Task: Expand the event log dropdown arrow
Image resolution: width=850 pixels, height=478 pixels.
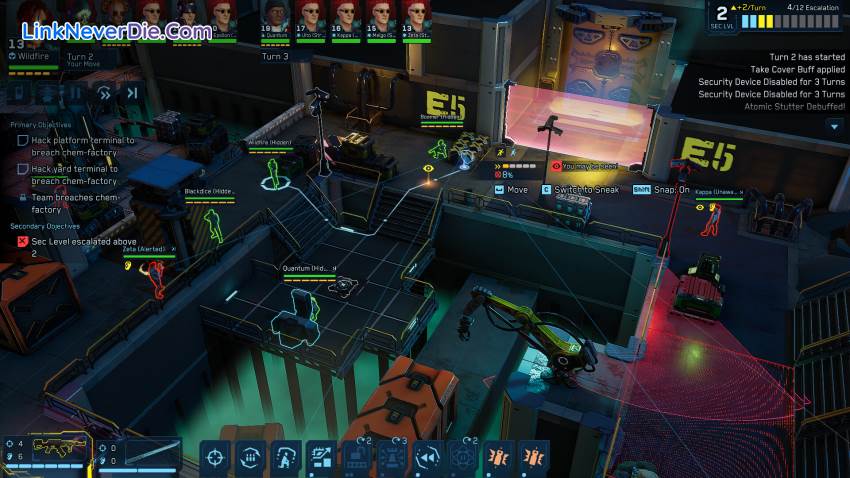Action: (834, 126)
